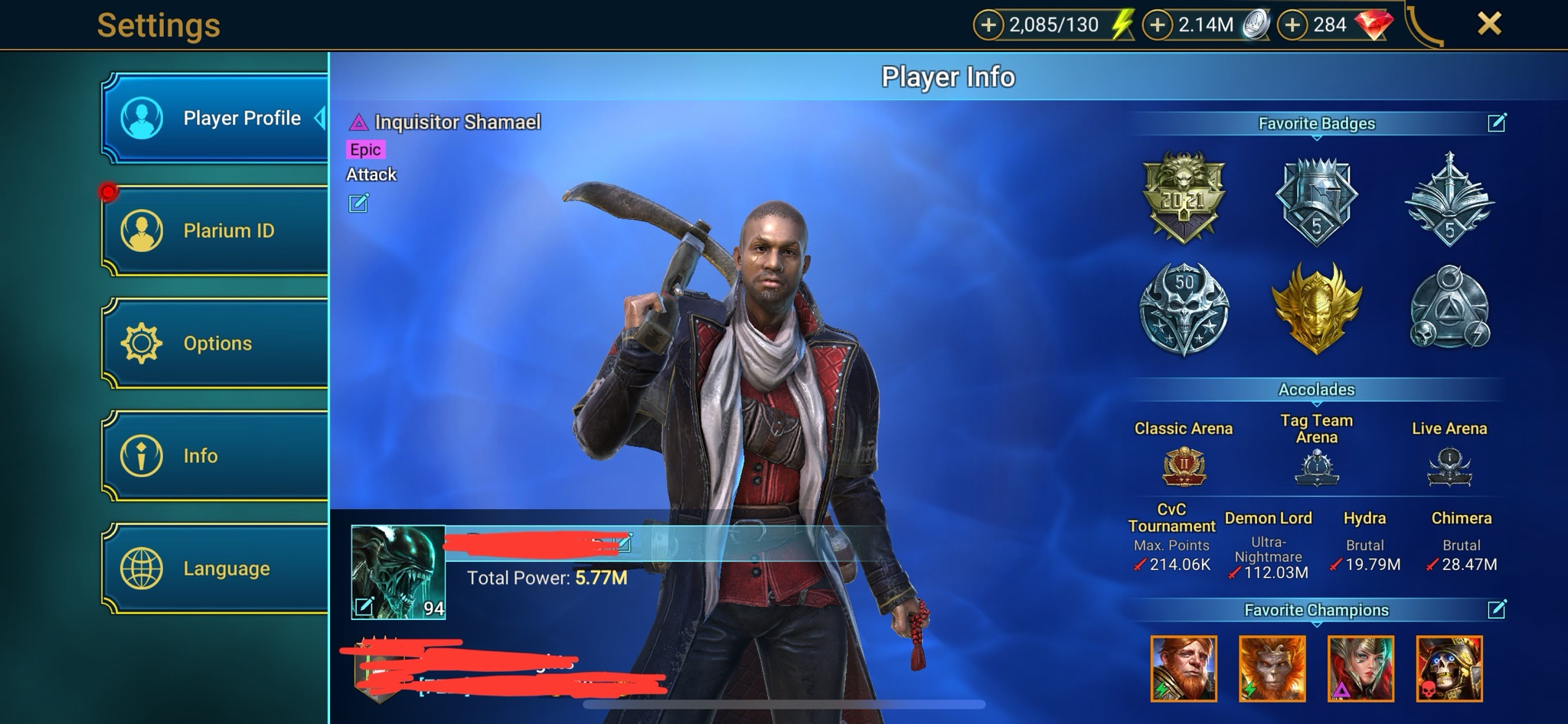The height and width of the screenshot is (724, 1568).
Task: Add silver using the plus button
Action: pos(1158,25)
